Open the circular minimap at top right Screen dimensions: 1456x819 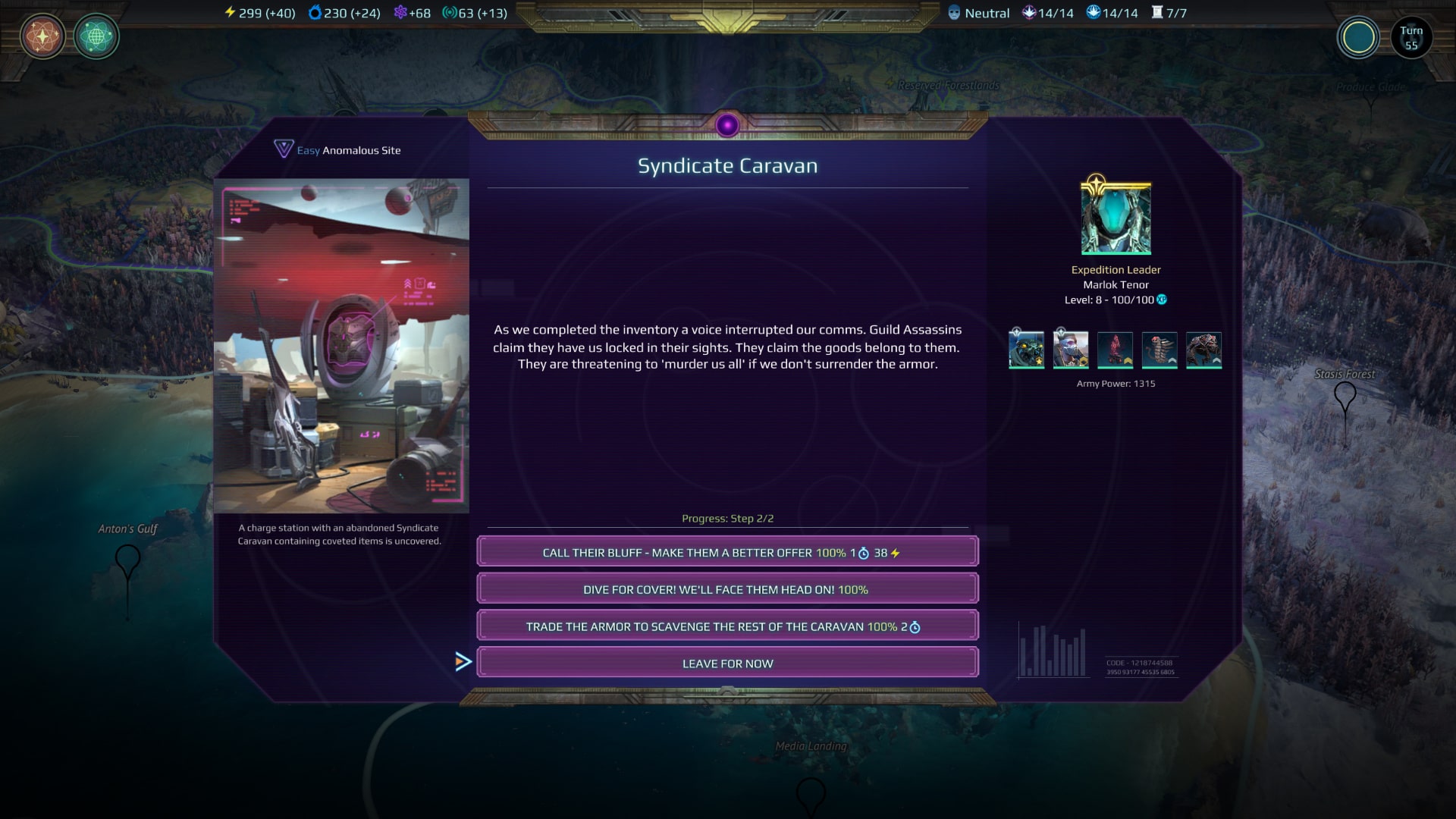tap(1359, 36)
